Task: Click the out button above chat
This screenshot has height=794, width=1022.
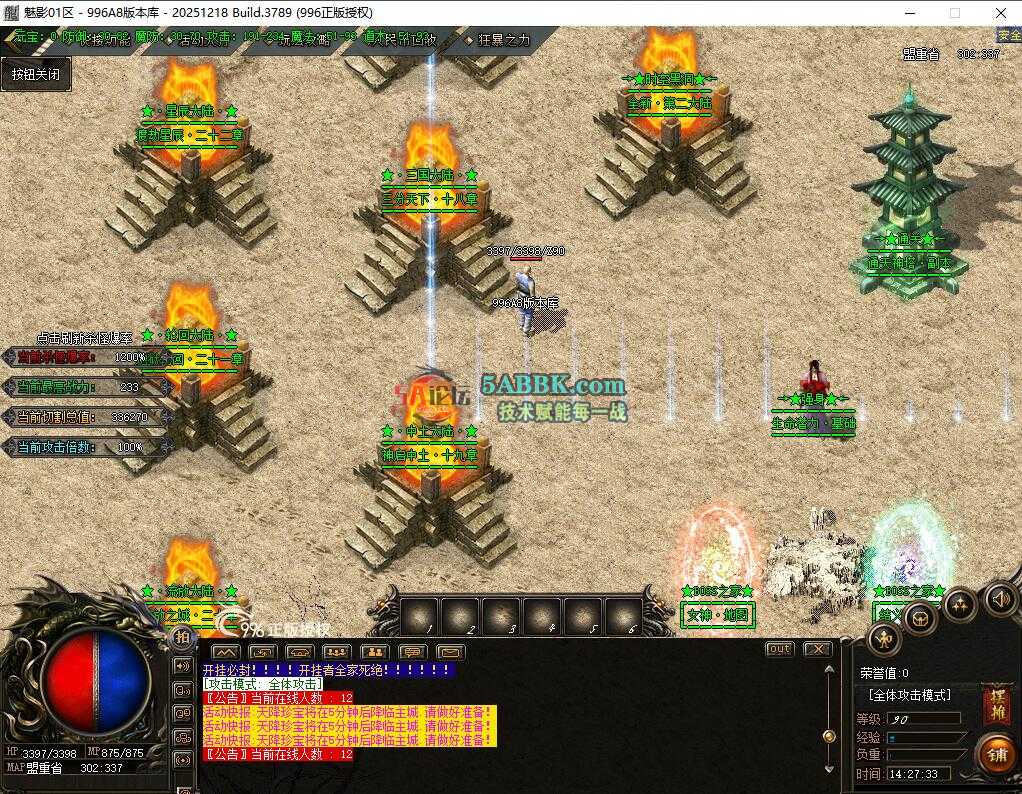Action: coord(779,649)
